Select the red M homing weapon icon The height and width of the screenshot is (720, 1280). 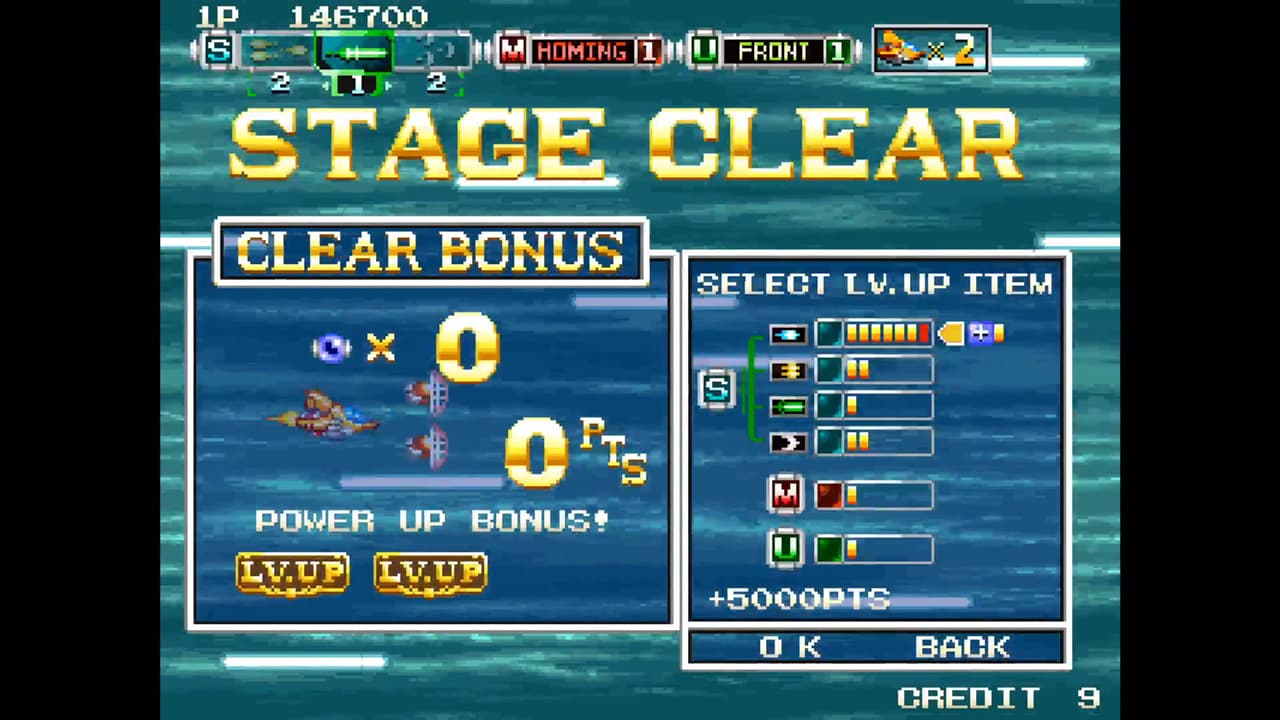point(785,494)
